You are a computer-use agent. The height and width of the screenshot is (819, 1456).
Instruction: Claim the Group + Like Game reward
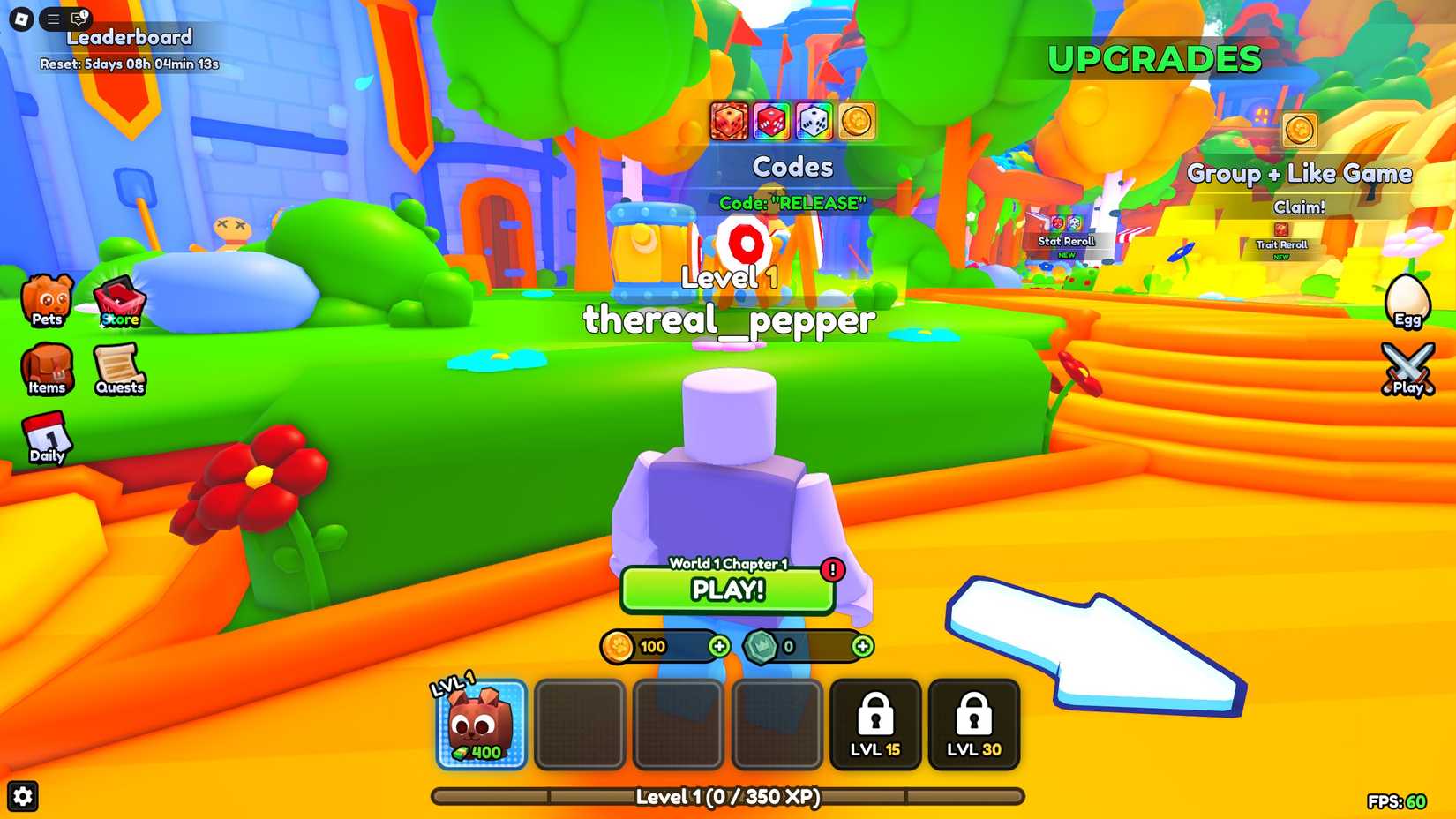coord(1301,207)
